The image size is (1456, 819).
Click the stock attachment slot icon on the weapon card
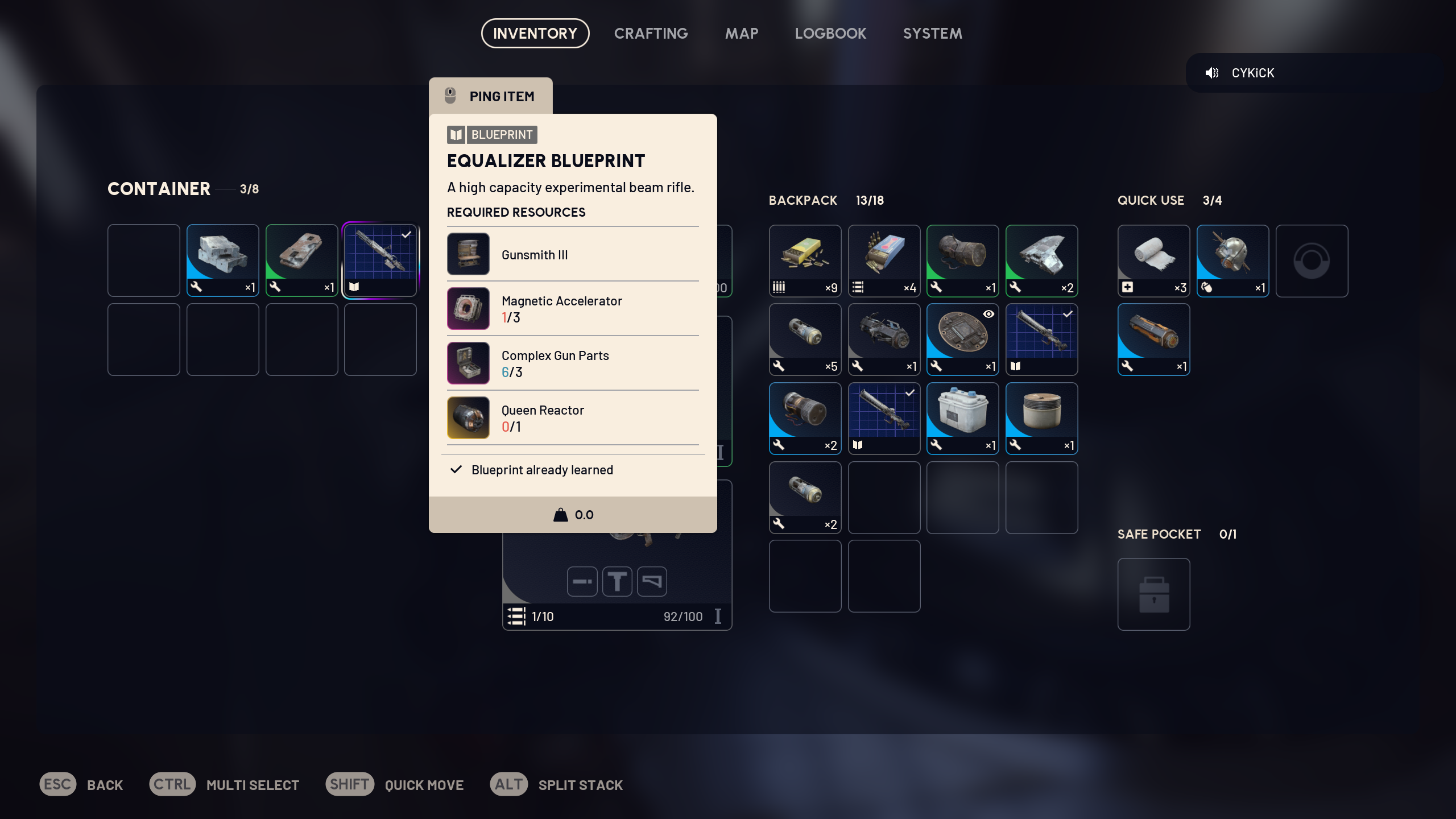[x=652, y=581]
